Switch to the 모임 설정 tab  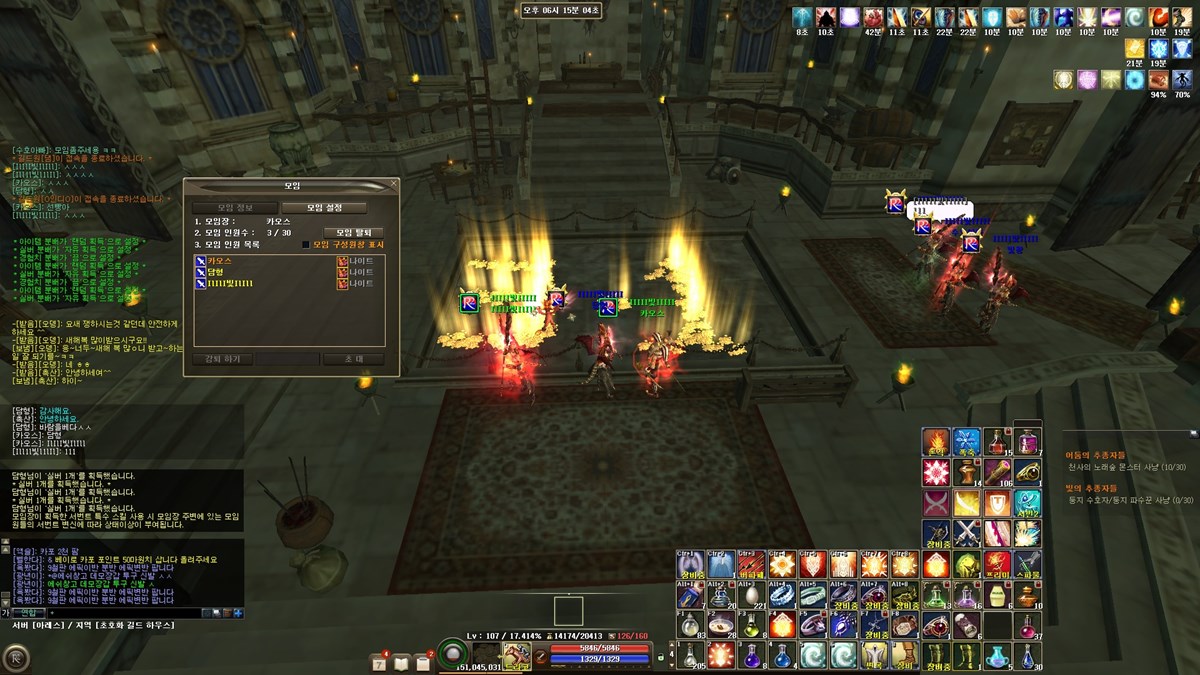click(323, 208)
